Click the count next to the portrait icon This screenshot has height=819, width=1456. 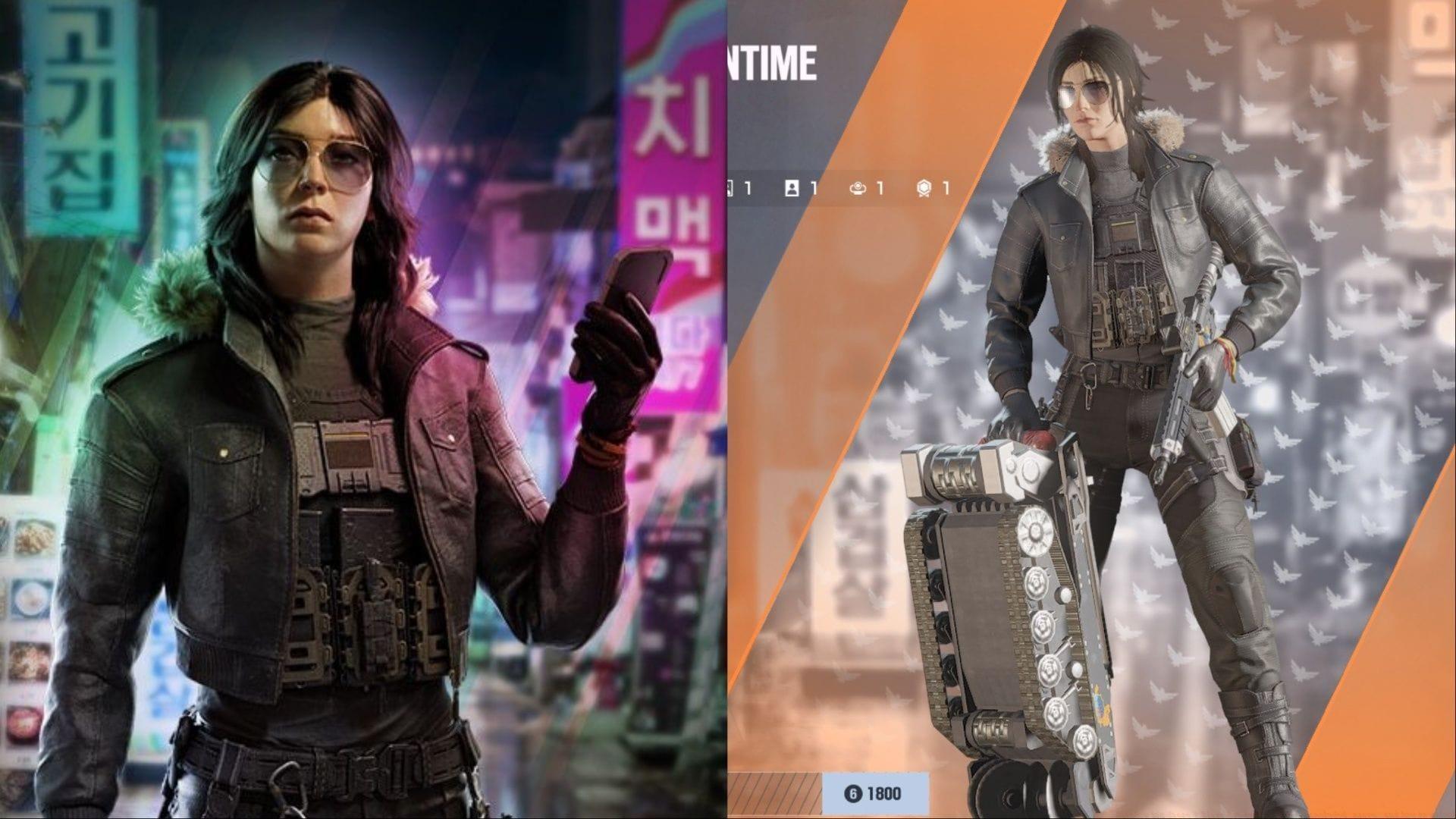click(814, 188)
